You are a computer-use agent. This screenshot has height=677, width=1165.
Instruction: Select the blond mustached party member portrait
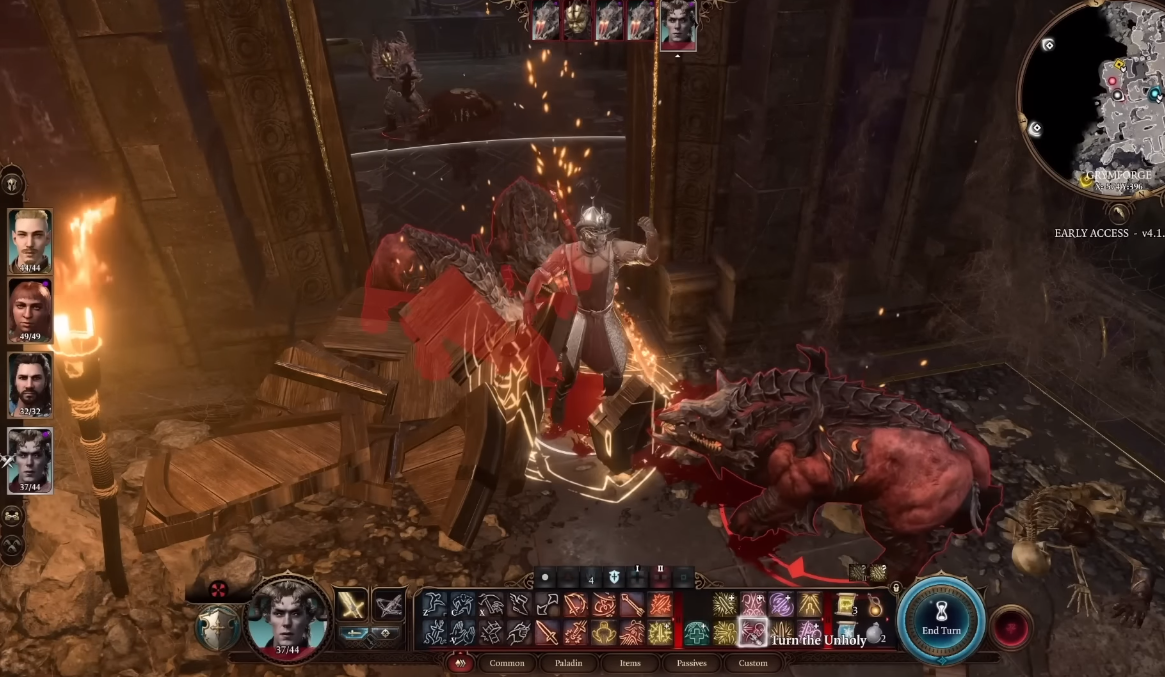(x=30, y=238)
